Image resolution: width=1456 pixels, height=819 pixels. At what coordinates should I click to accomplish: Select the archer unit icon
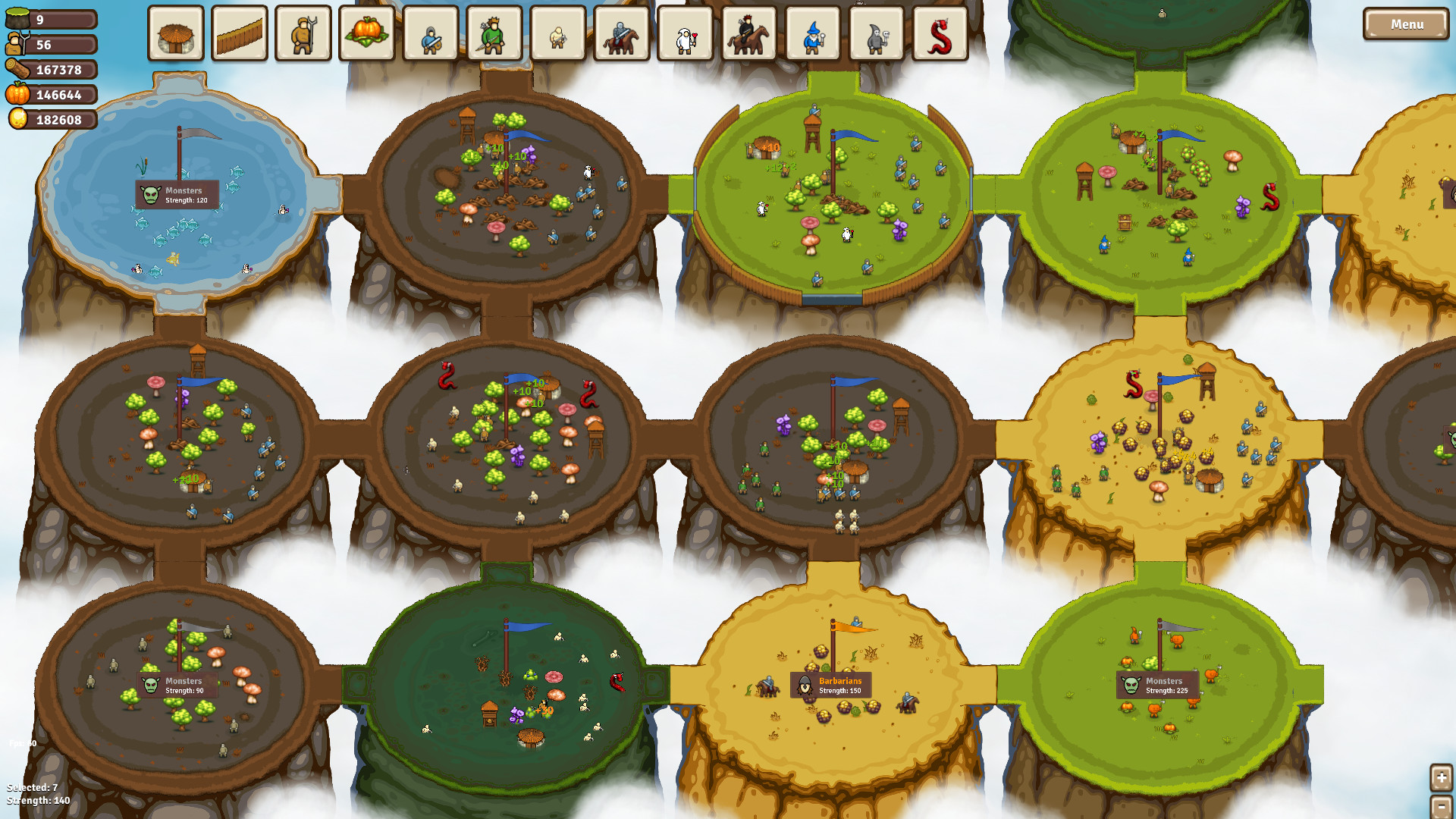[493, 34]
